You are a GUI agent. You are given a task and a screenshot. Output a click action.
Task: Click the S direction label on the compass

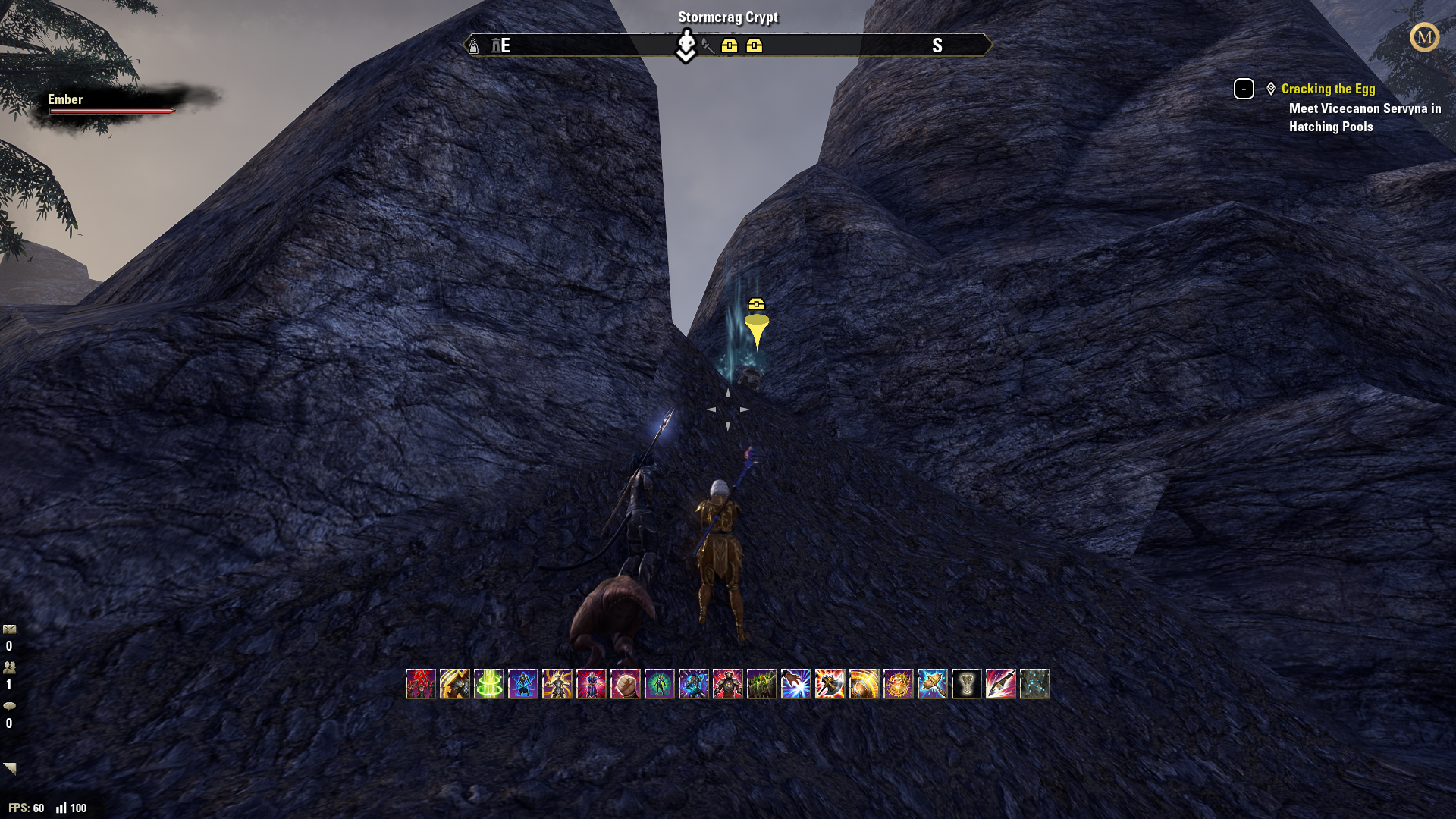(x=938, y=45)
